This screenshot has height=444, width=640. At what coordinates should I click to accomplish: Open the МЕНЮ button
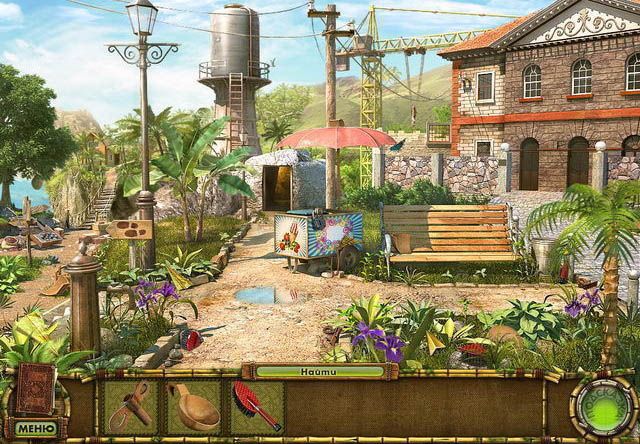click(34, 428)
